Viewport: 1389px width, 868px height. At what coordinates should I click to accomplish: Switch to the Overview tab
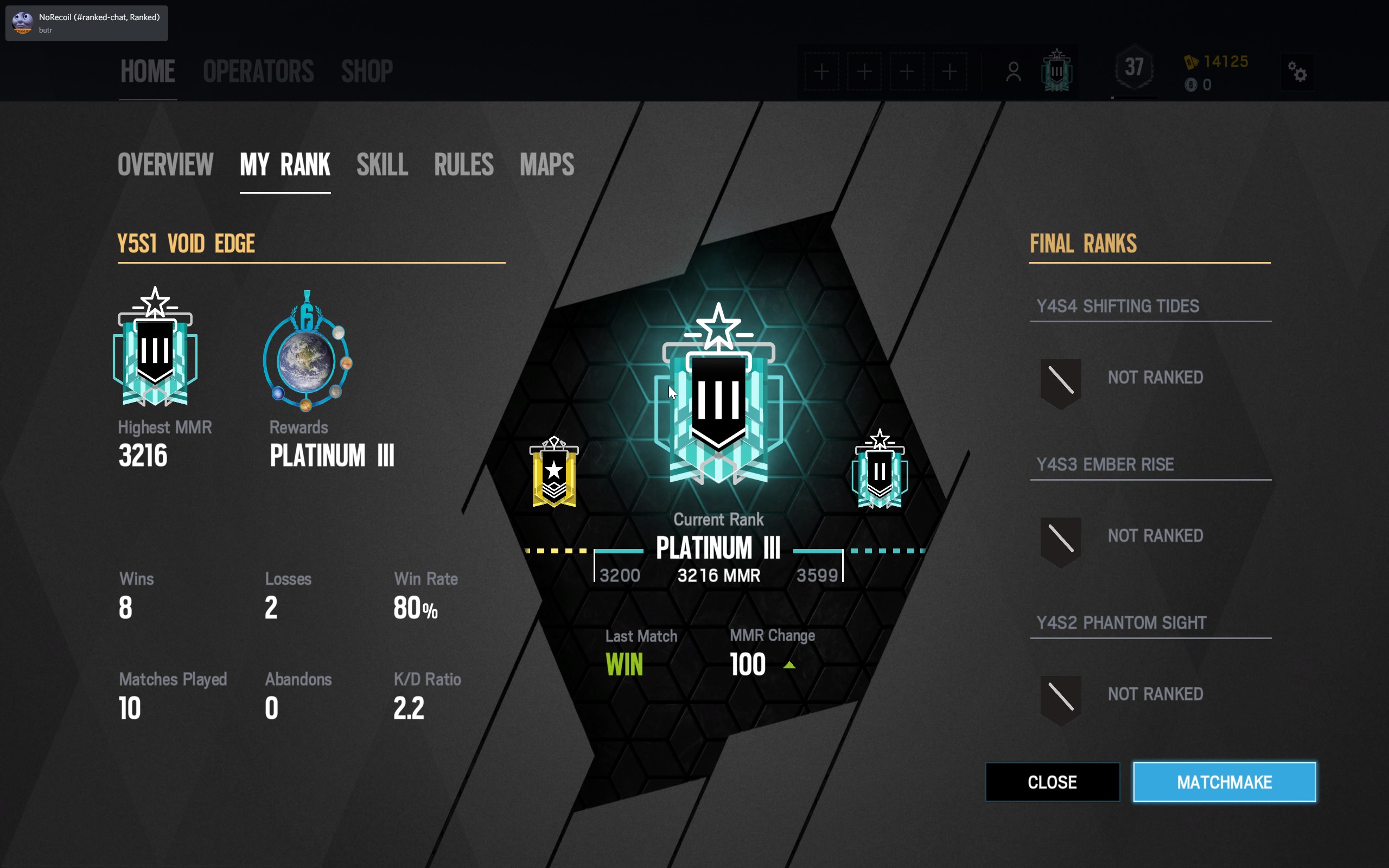click(165, 165)
